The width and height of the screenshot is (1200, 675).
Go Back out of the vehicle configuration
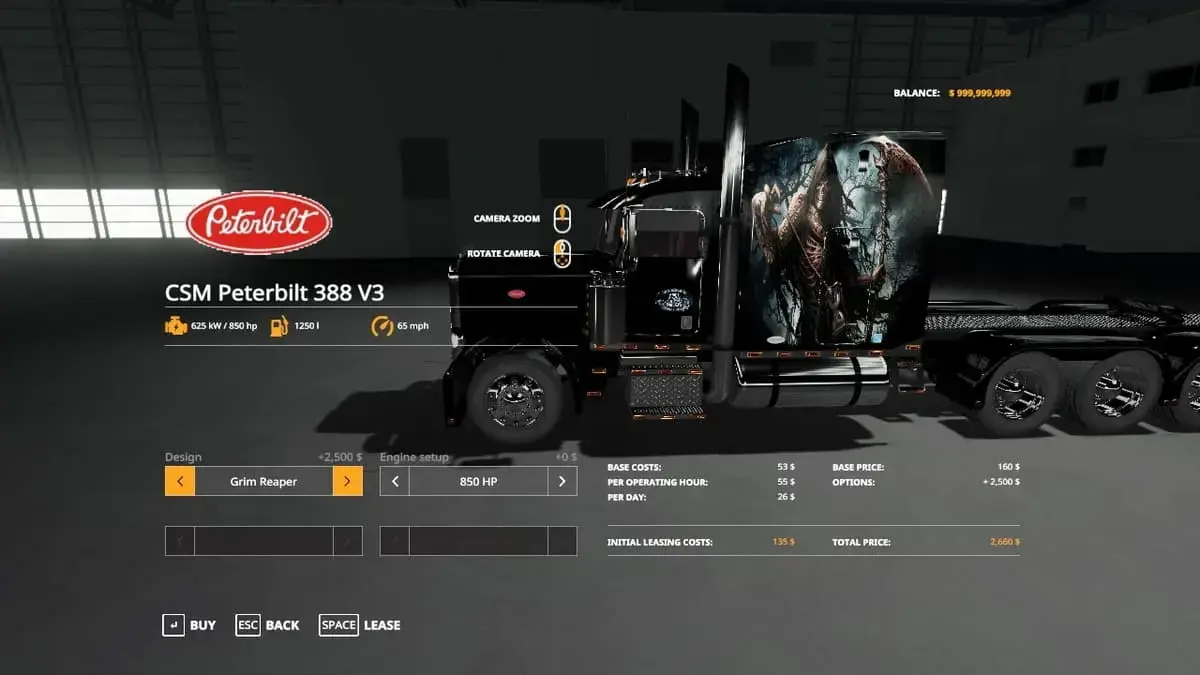pyautogui.click(x=267, y=625)
